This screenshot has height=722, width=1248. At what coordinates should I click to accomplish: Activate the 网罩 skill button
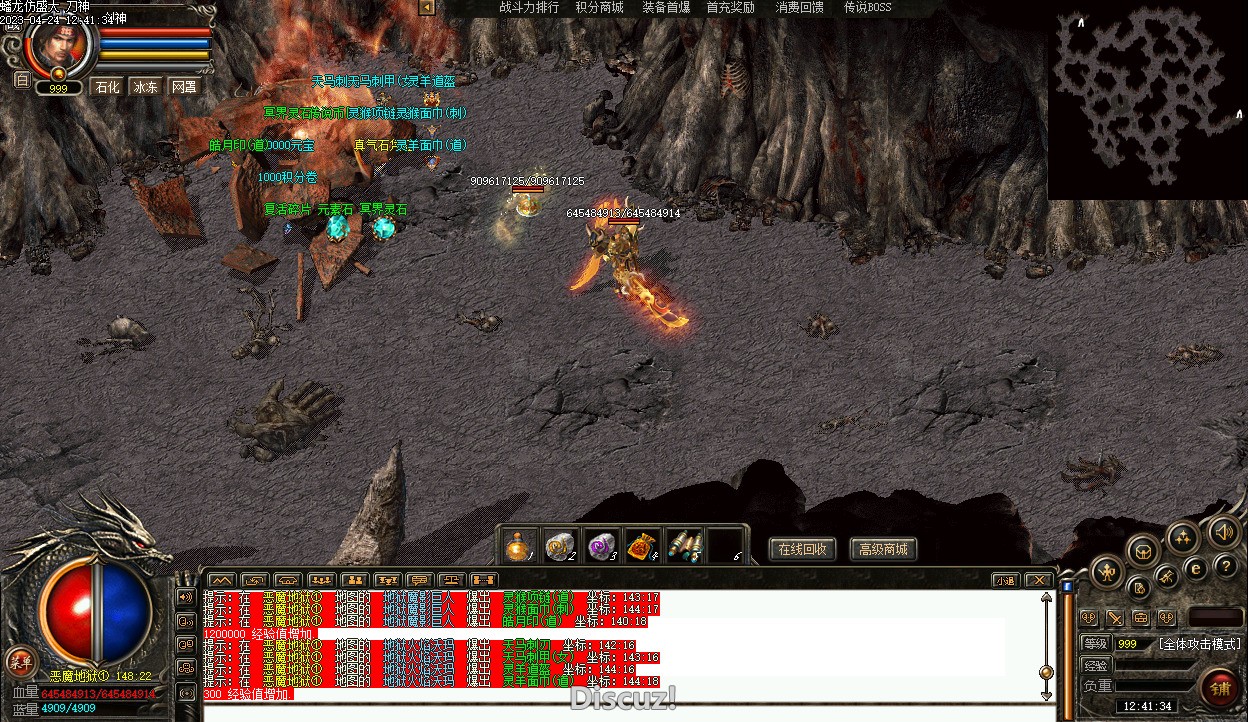pos(184,87)
